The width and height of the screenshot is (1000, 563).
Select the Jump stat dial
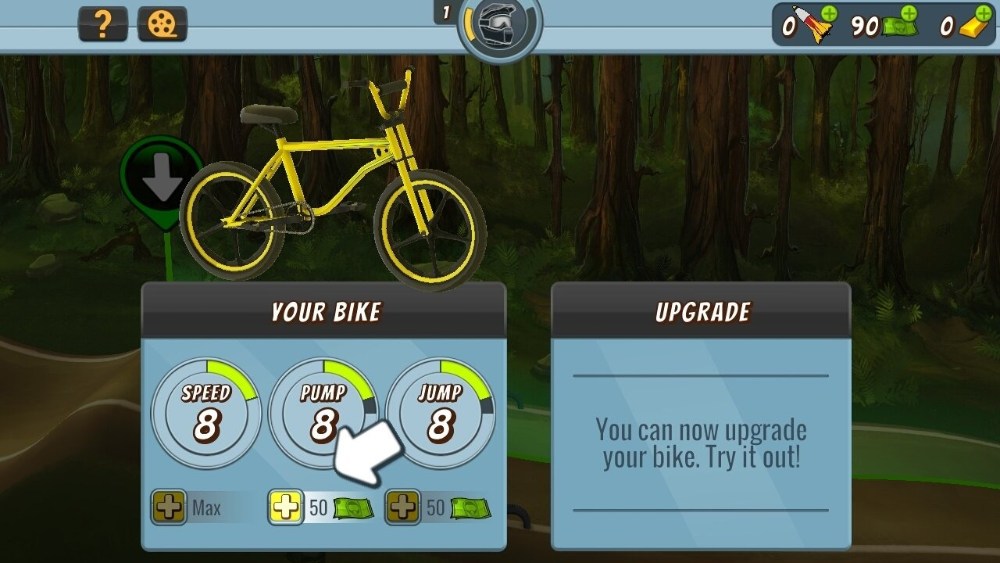click(x=440, y=412)
